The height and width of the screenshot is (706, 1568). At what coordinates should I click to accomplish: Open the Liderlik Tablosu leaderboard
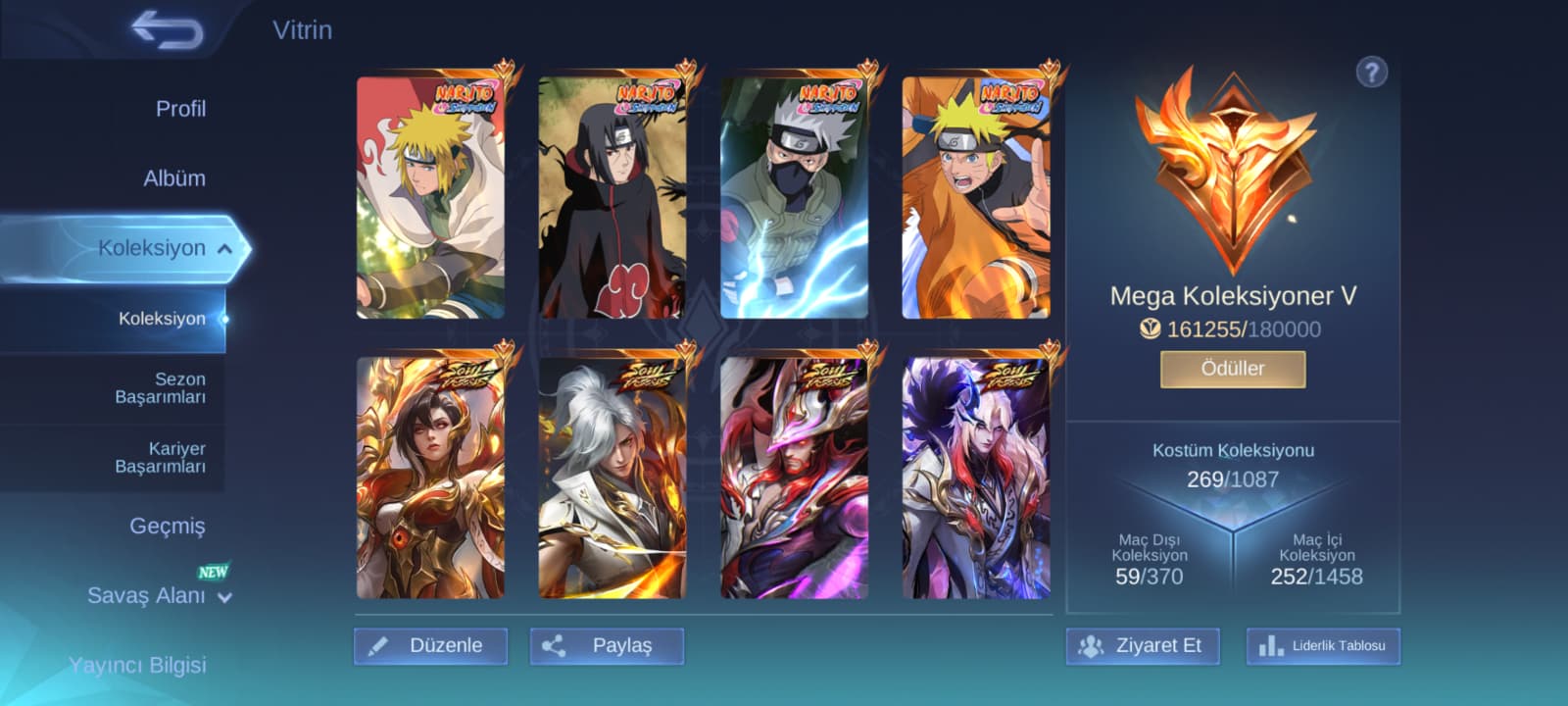1323,646
